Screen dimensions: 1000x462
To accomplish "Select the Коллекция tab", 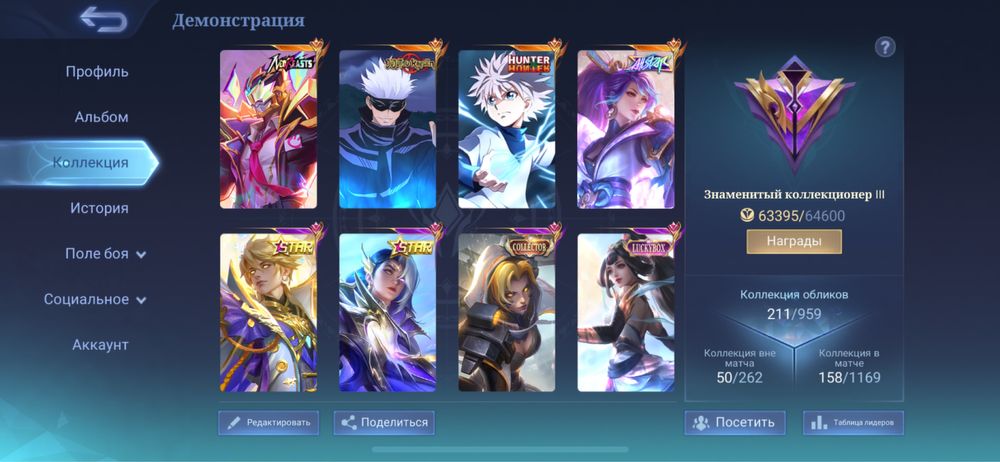I will (x=91, y=162).
